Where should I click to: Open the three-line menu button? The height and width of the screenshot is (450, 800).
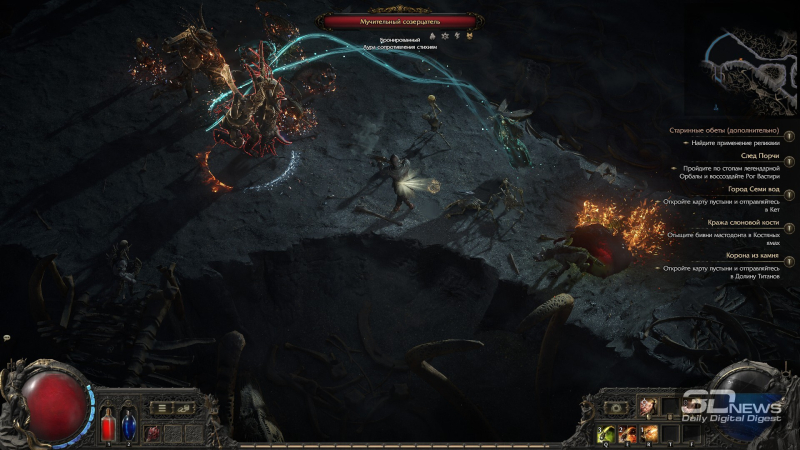coord(161,407)
